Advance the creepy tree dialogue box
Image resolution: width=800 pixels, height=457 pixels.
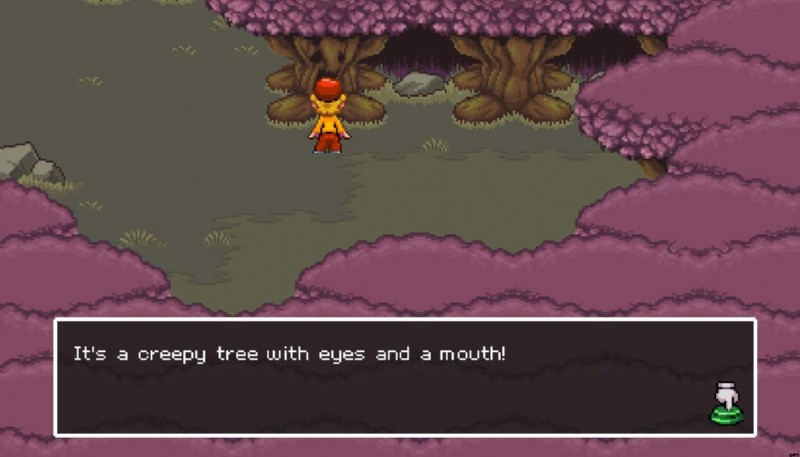404,377
